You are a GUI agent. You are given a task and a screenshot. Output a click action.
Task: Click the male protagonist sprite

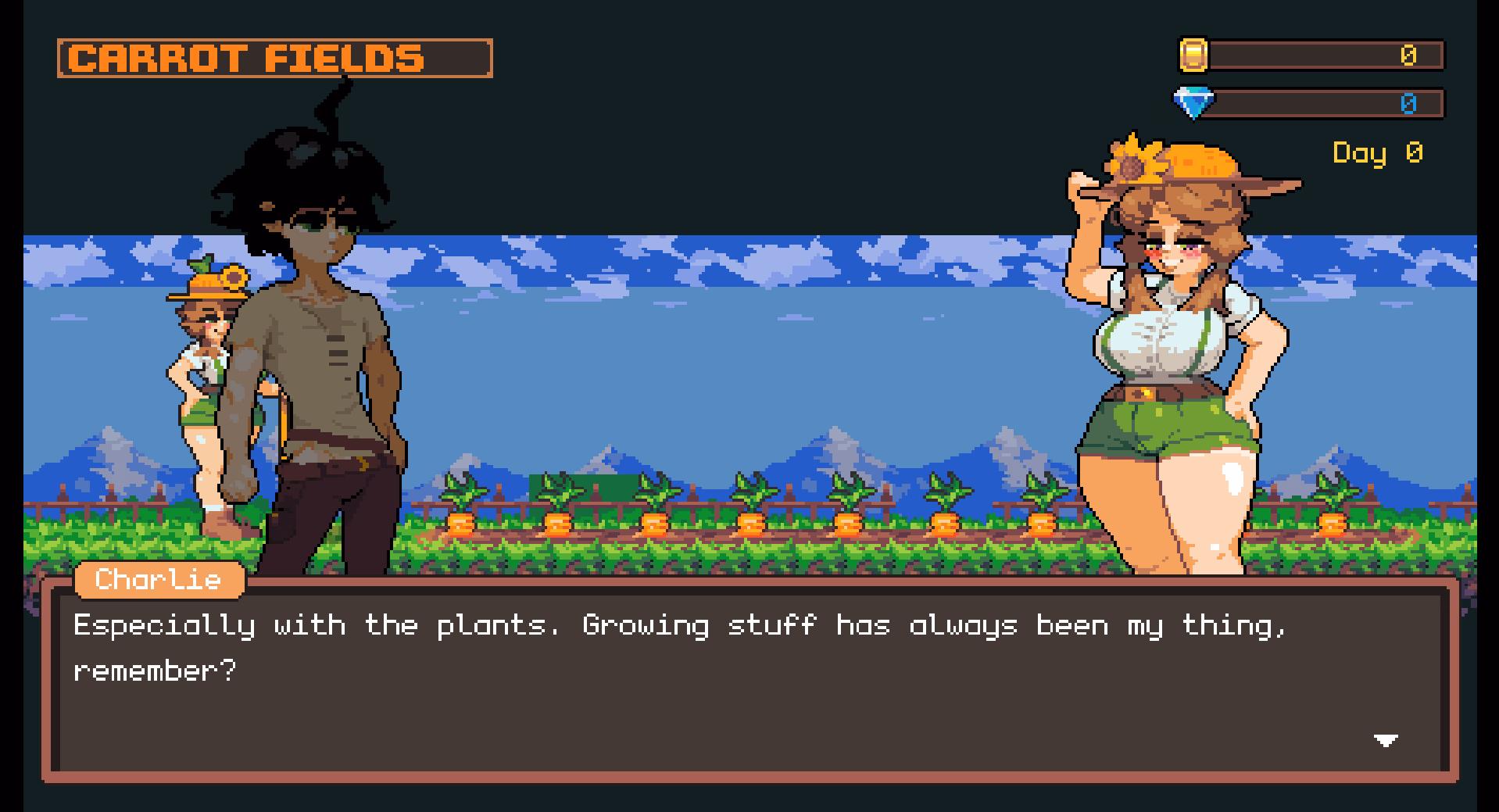pos(320,352)
